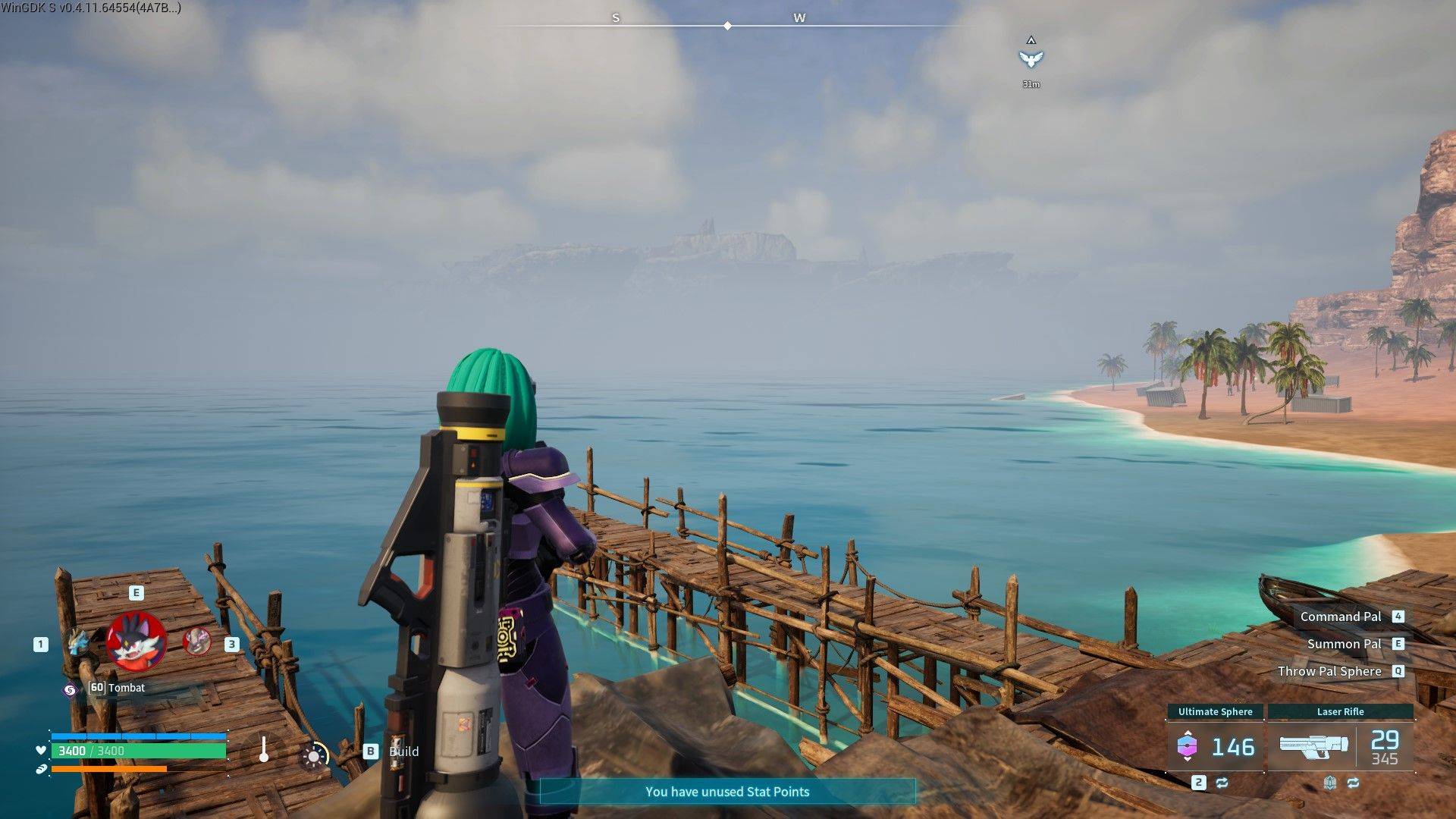Click the unused Stat Points notification

[x=726, y=792]
